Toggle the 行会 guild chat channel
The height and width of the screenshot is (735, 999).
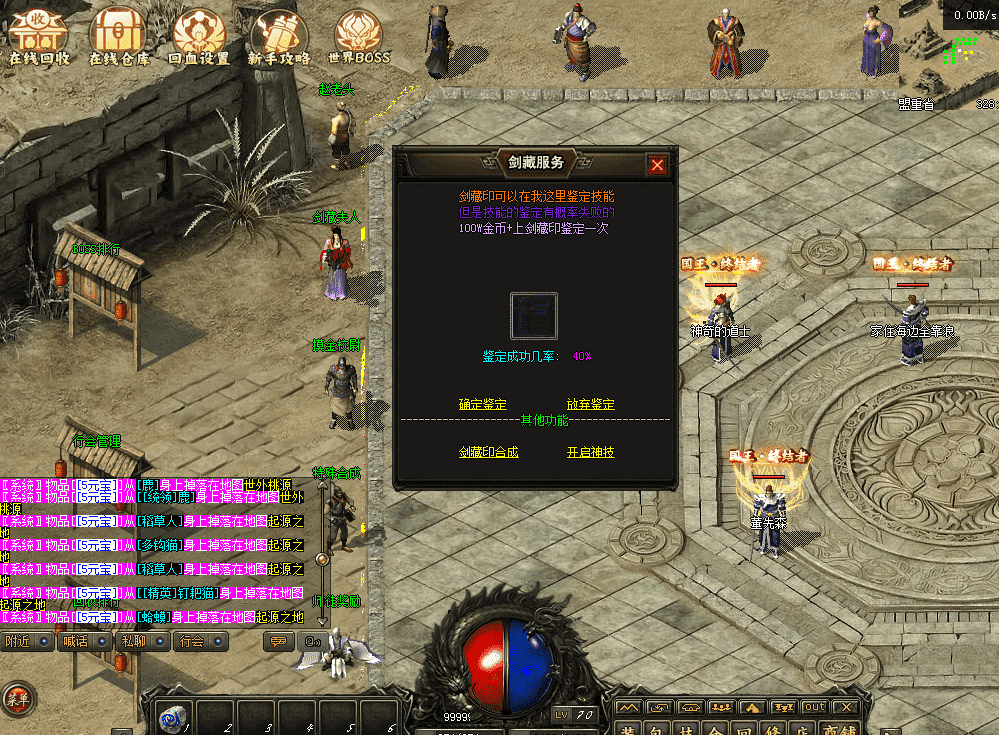pyautogui.click(x=201, y=641)
